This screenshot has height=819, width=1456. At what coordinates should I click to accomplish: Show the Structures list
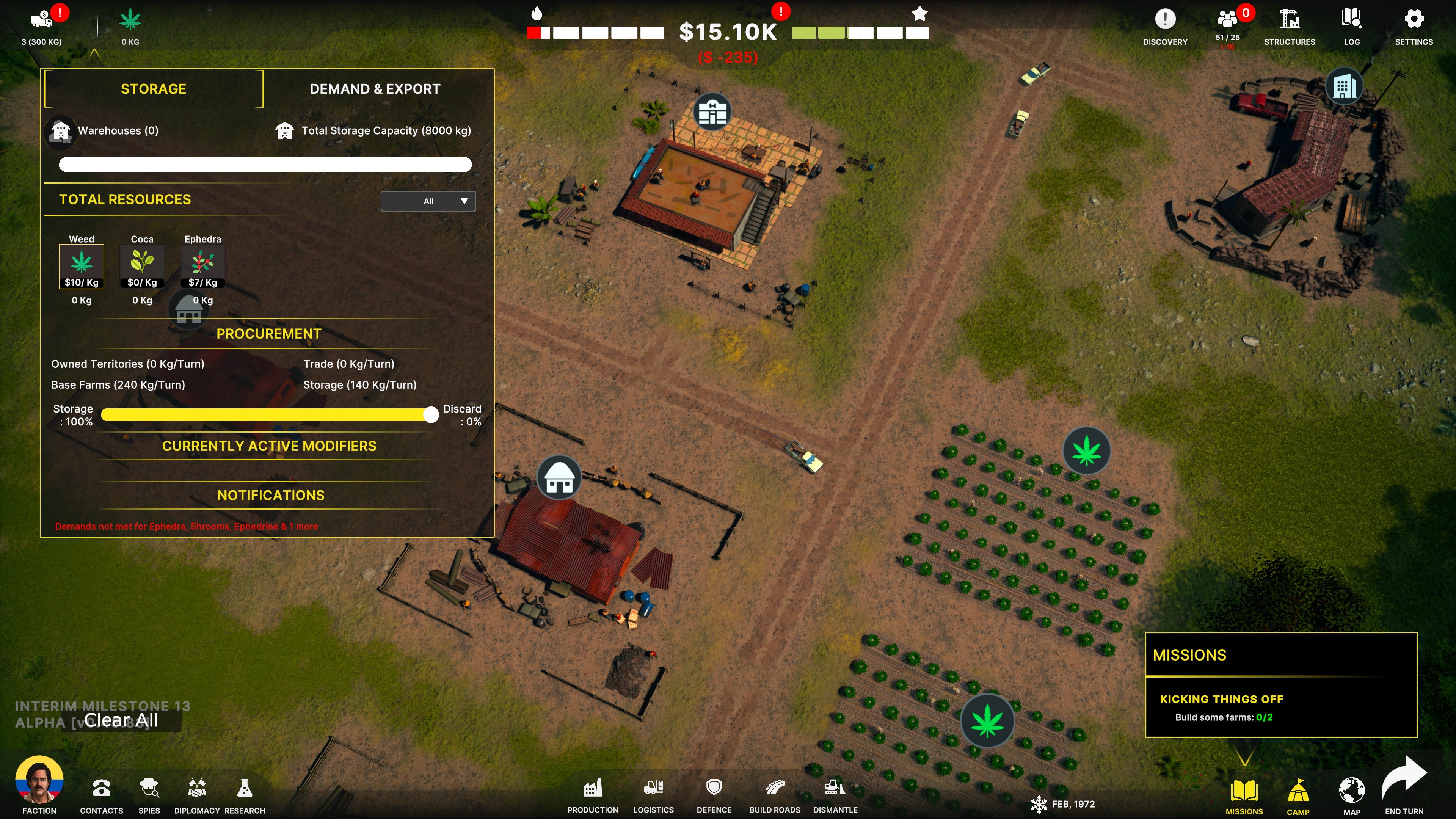(x=1289, y=25)
